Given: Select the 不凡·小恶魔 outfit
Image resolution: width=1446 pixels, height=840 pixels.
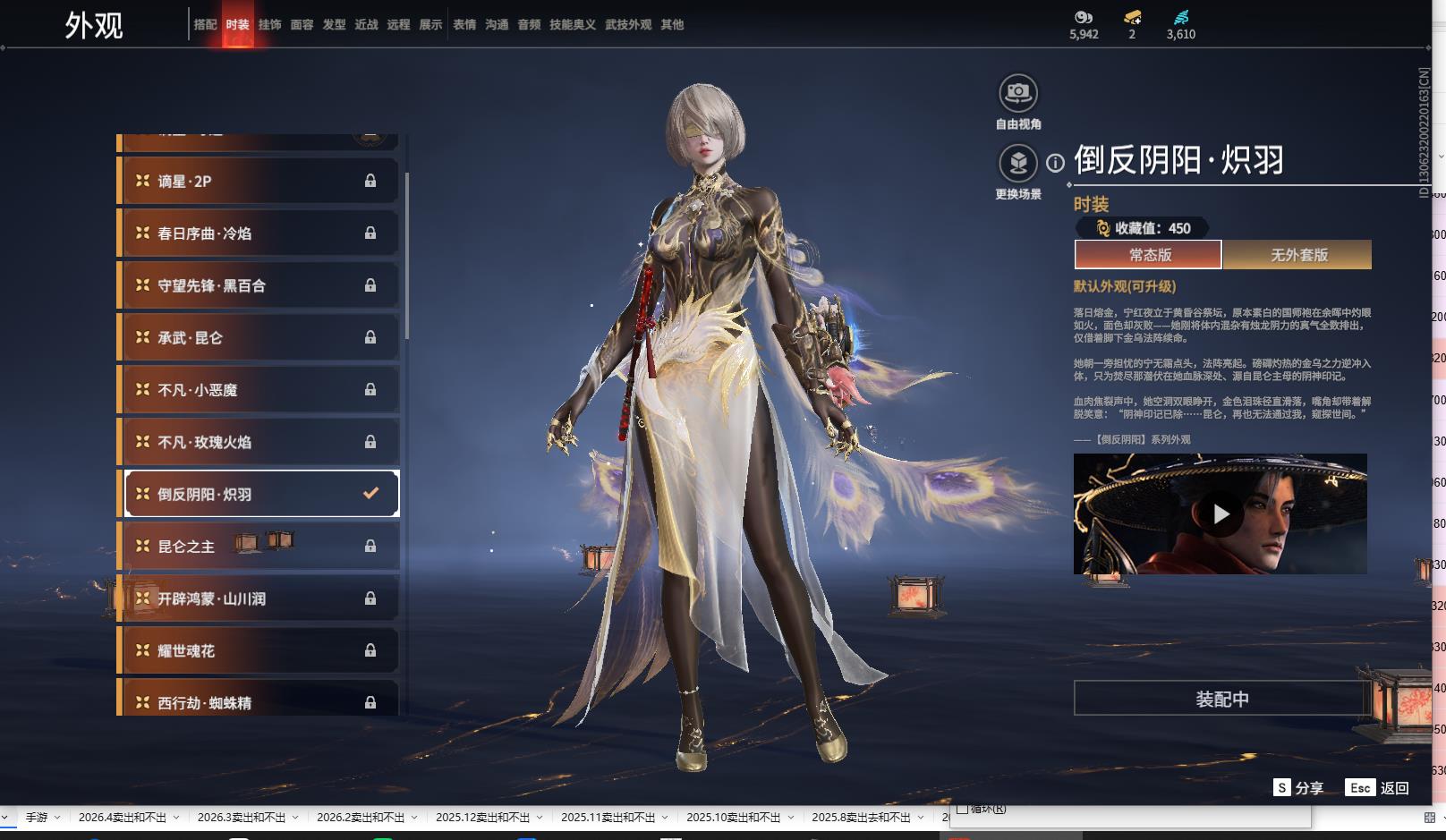Looking at the screenshot, I should (258, 390).
